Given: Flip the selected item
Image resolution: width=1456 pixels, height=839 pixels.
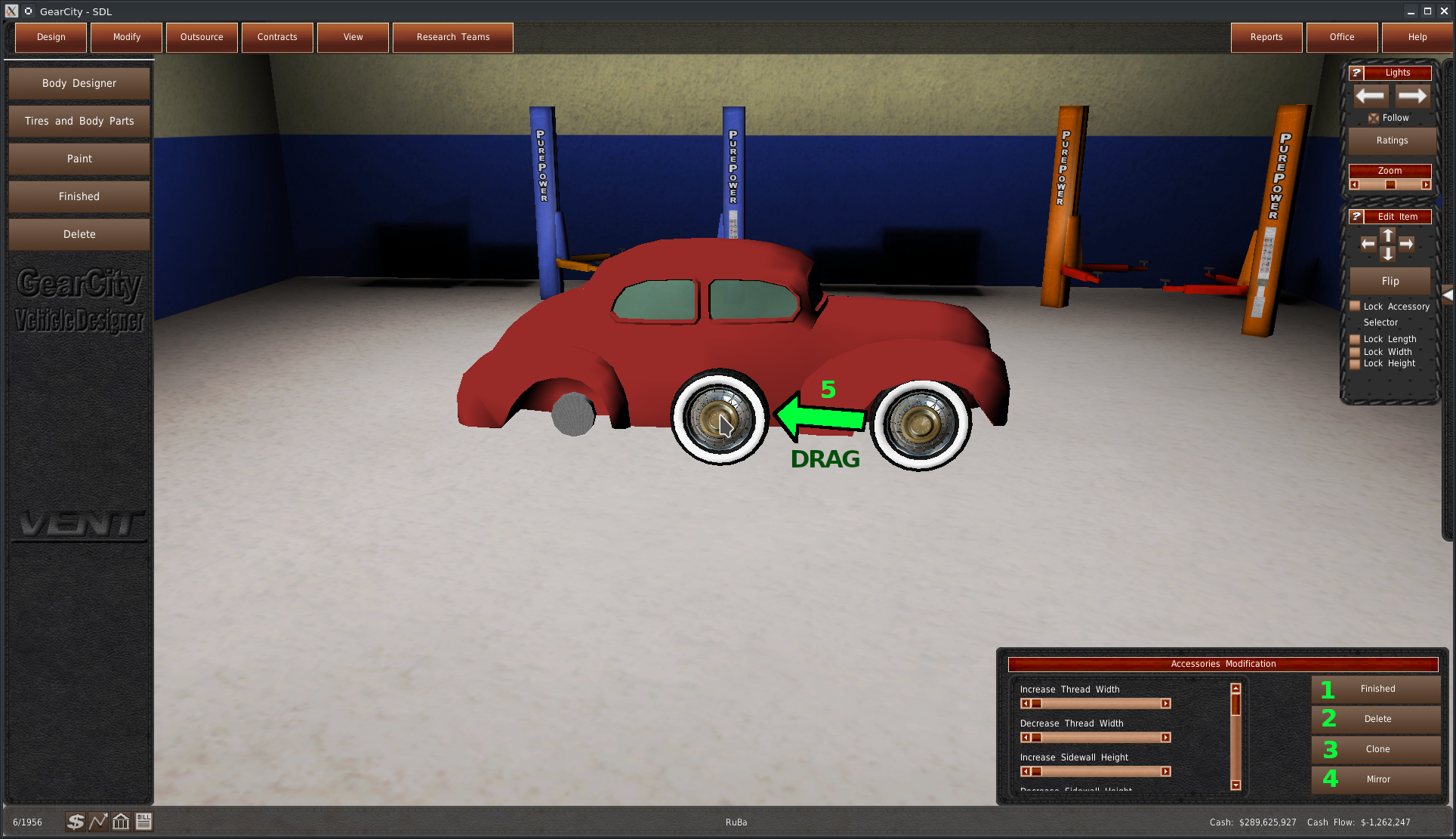Looking at the screenshot, I should click(1390, 281).
